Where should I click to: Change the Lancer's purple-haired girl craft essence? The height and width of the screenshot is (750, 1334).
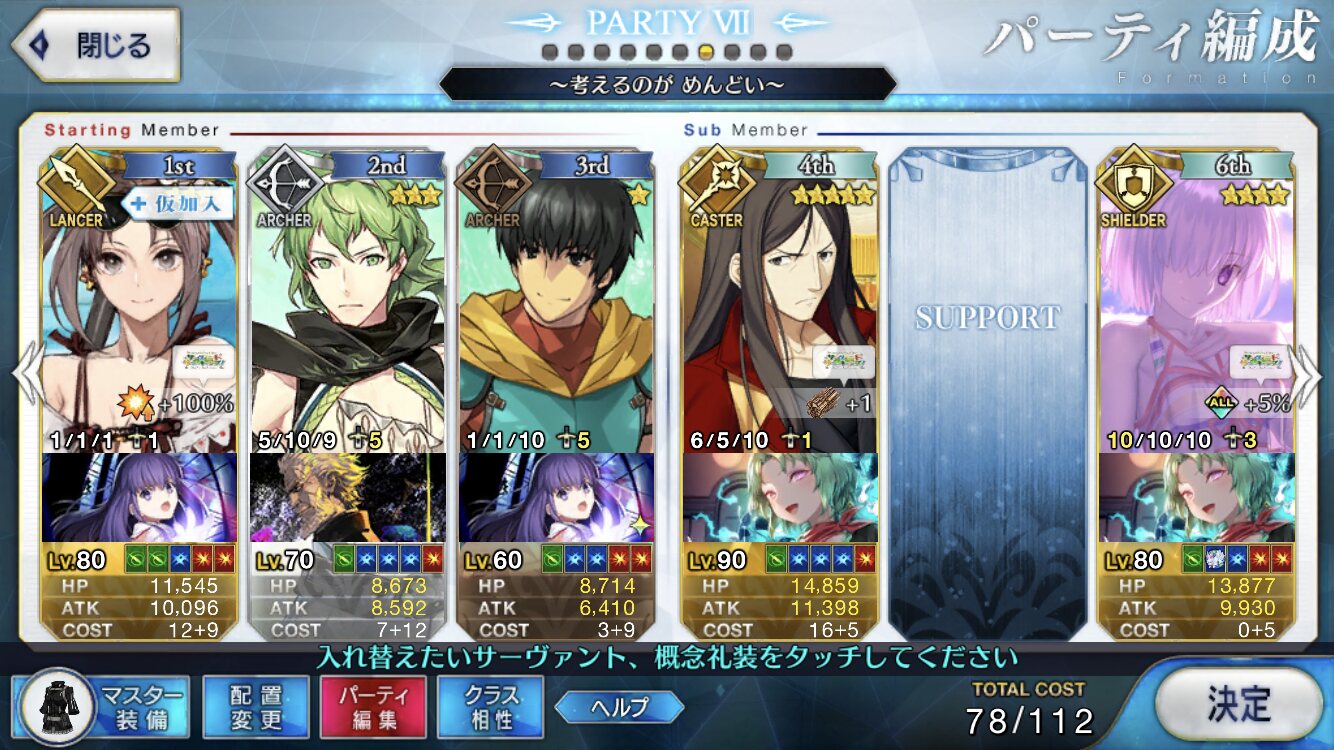click(140, 497)
